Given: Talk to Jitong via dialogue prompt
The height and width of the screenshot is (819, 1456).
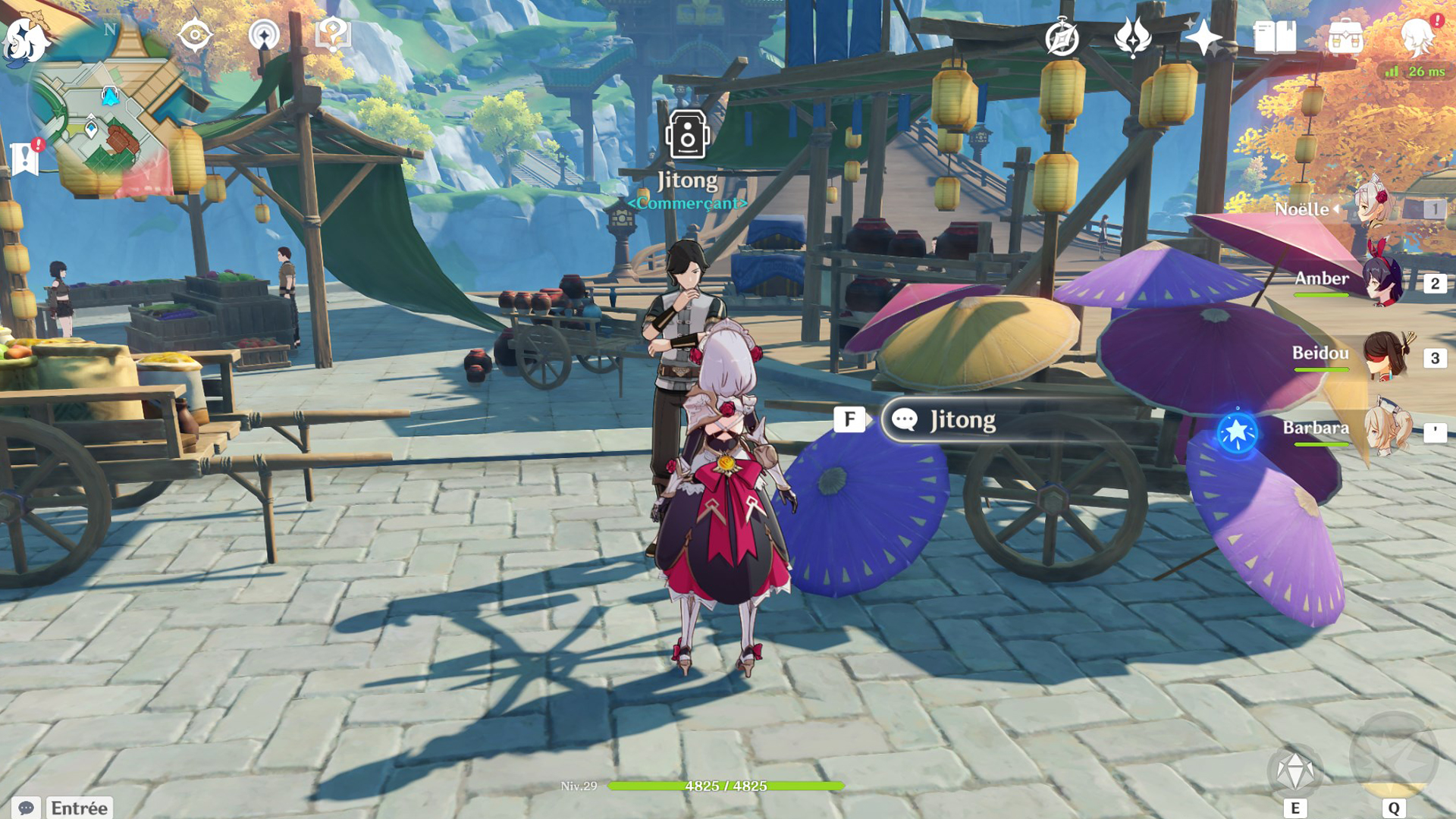Looking at the screenshot, I should point(962,419).
